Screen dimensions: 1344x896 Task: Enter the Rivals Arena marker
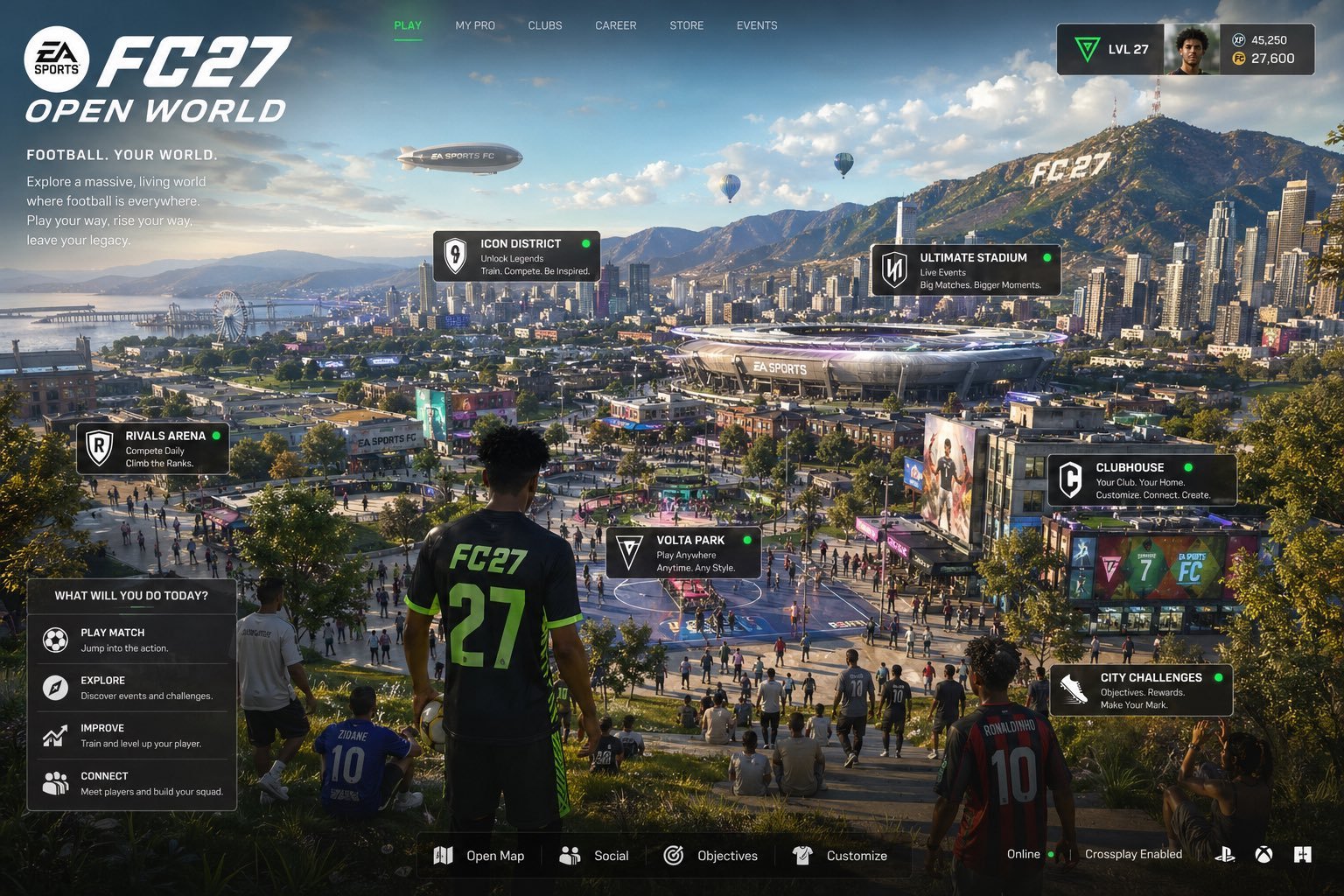point(152,448)
